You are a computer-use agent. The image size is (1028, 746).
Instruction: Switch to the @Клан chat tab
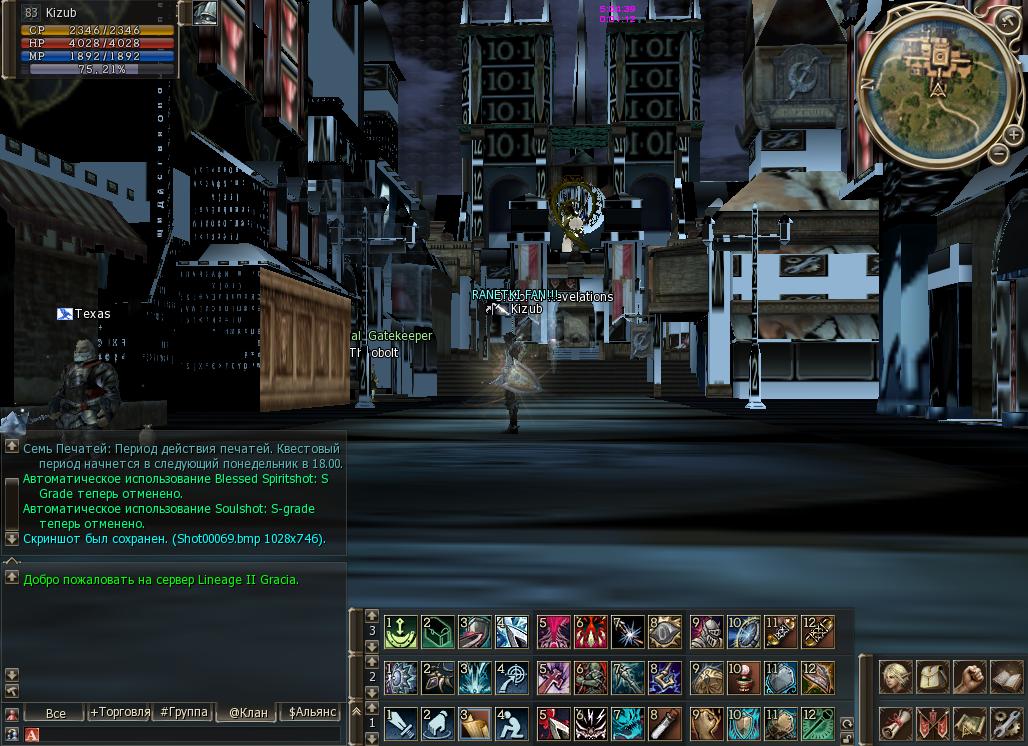247,712
